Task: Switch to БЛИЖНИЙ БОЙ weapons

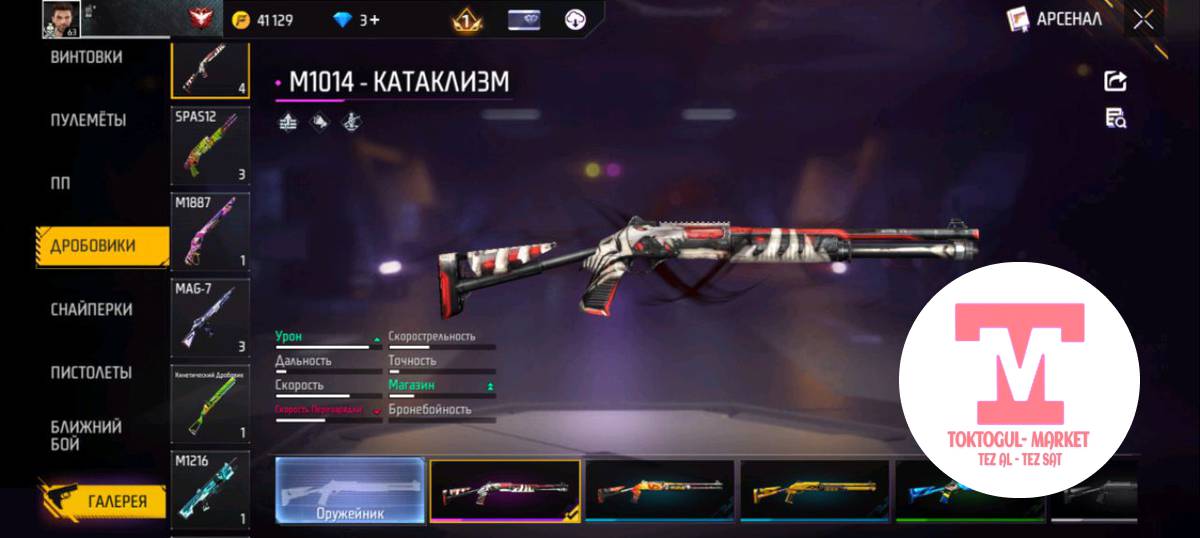Action: click(86, 435)
